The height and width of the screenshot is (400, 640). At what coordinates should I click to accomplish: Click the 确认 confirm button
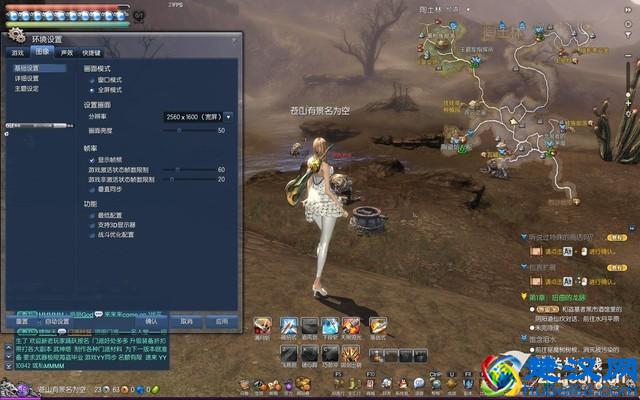[152, 322]
